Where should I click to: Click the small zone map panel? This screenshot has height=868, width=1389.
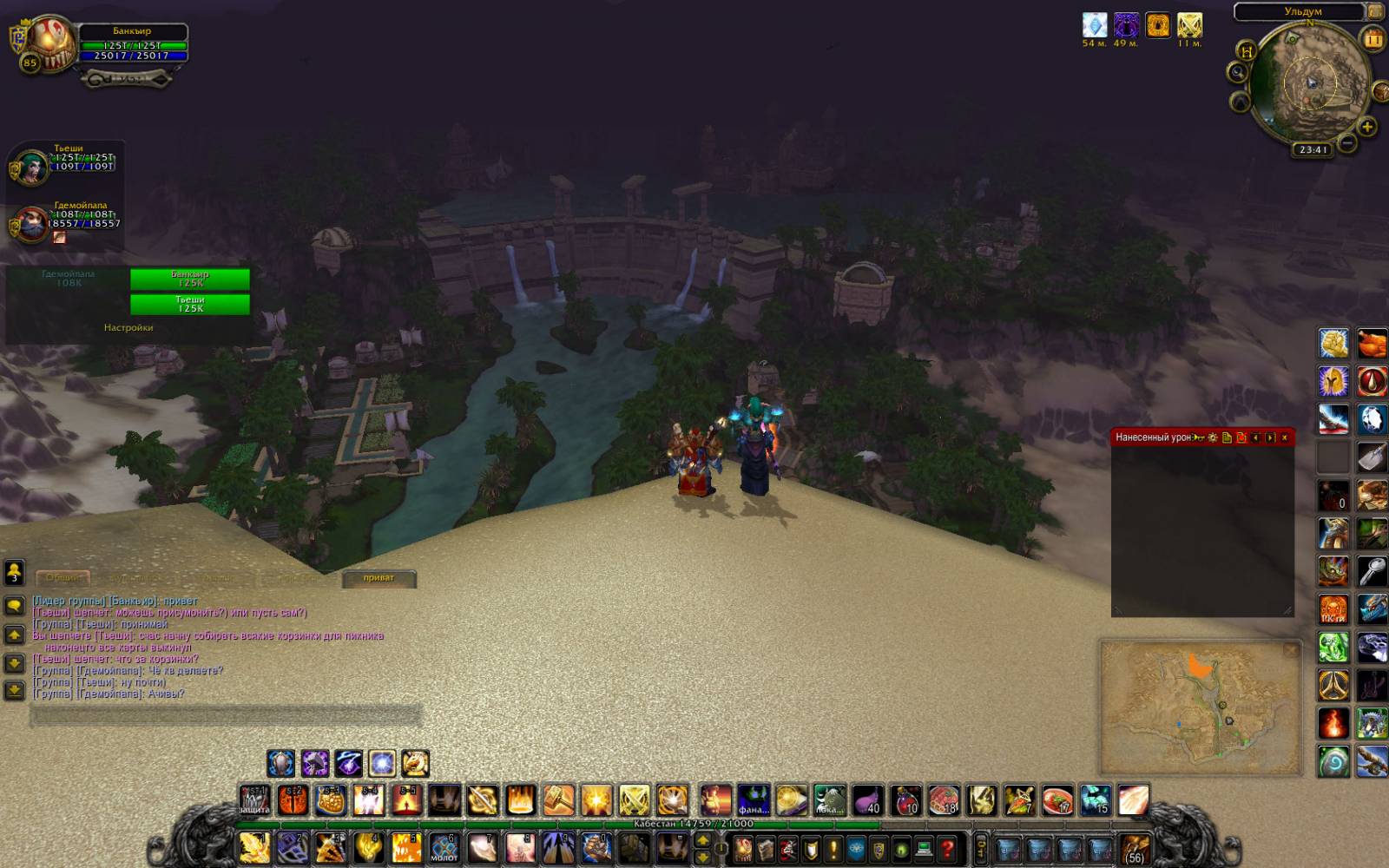(x=1201, y=707)
